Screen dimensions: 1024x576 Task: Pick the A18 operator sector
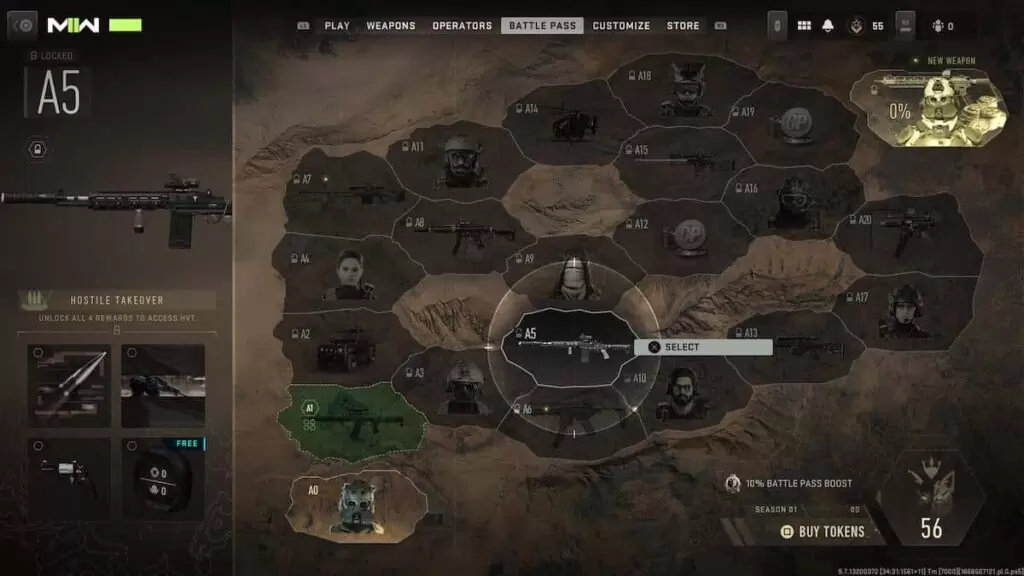point(685,90)
